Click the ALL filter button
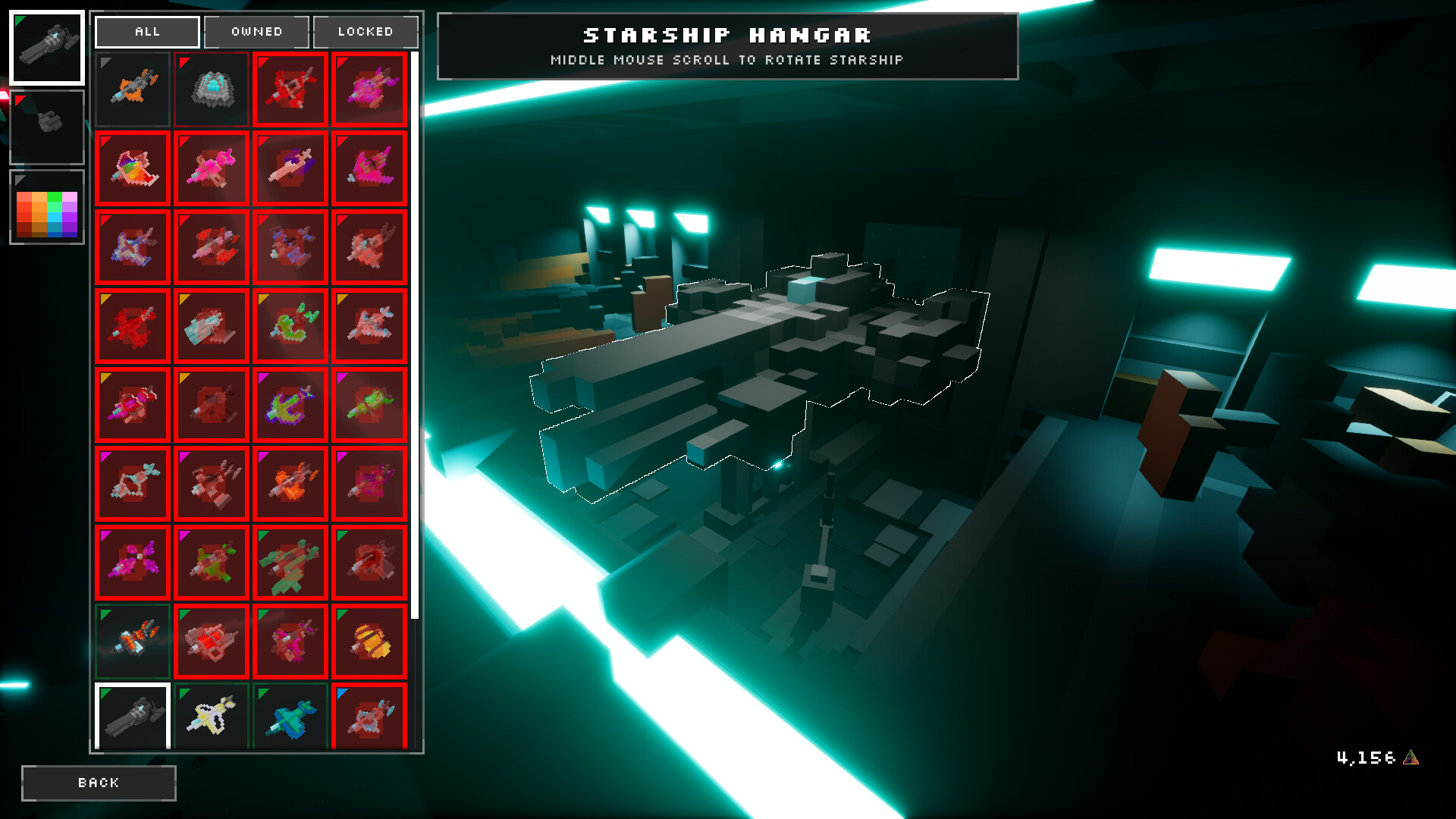 (x=147, y=32)
